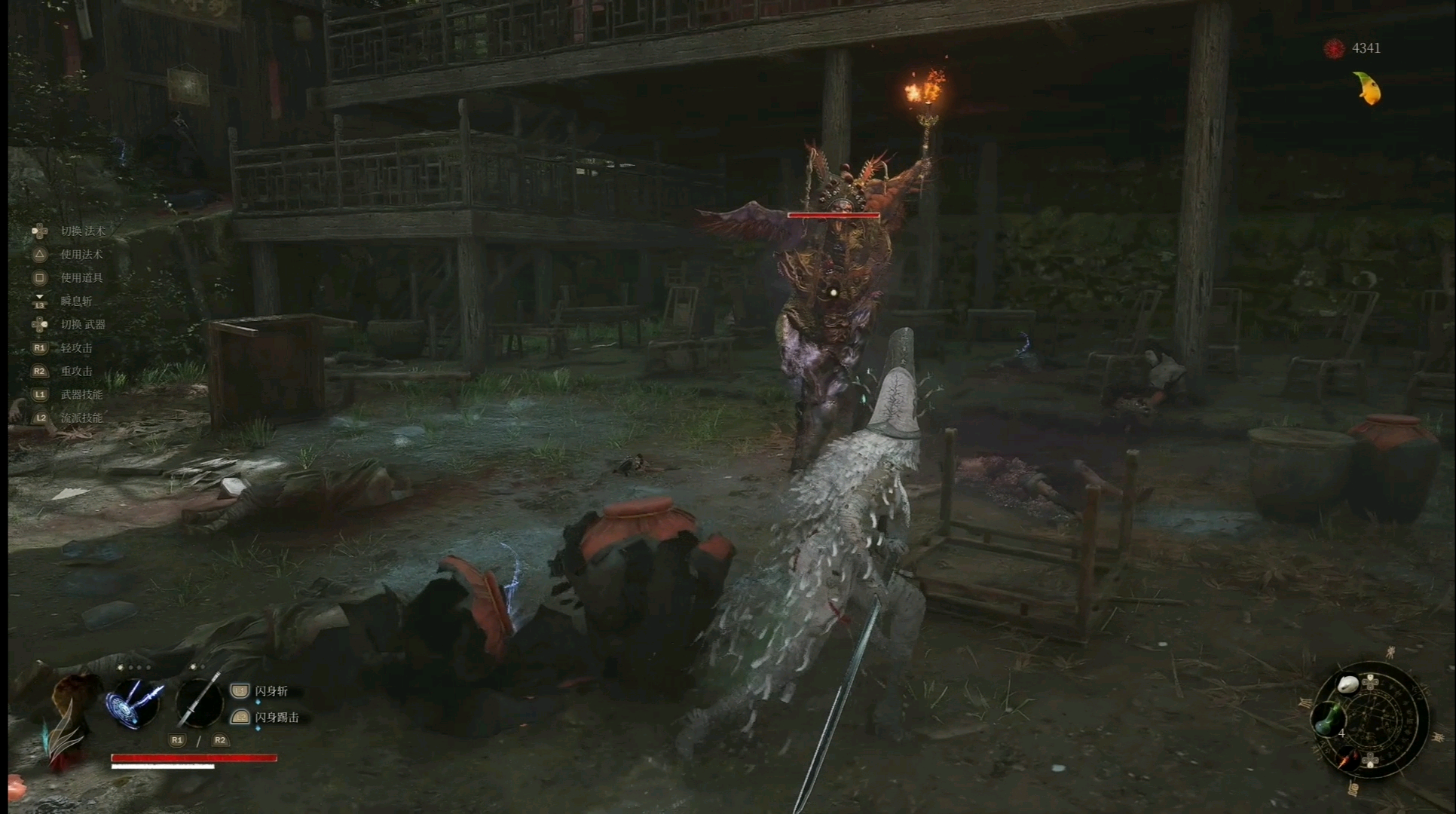
Task: Click the red mercury currency icon
Action: coord(1334,49)
